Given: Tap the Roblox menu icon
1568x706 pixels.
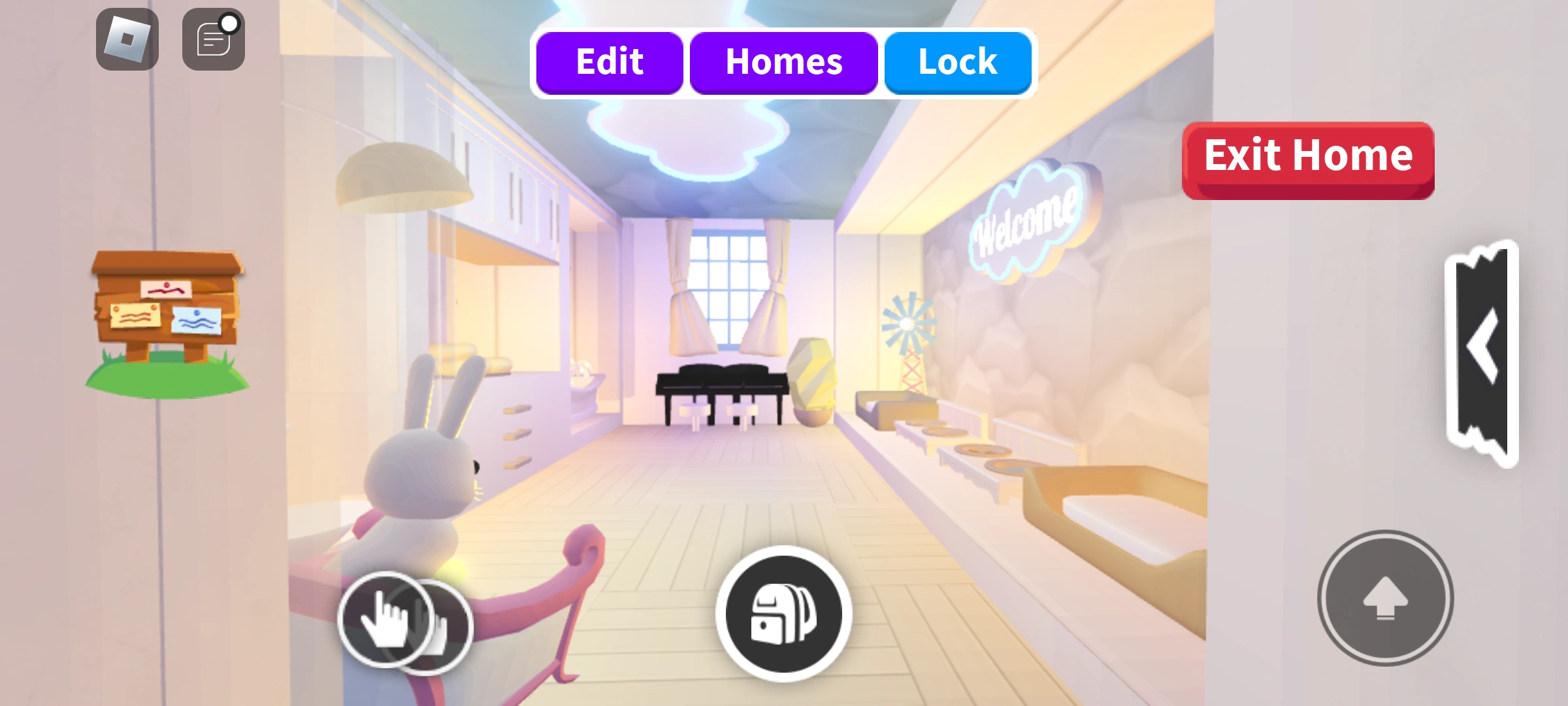Looking at the screenshot, I should (126, 37).
